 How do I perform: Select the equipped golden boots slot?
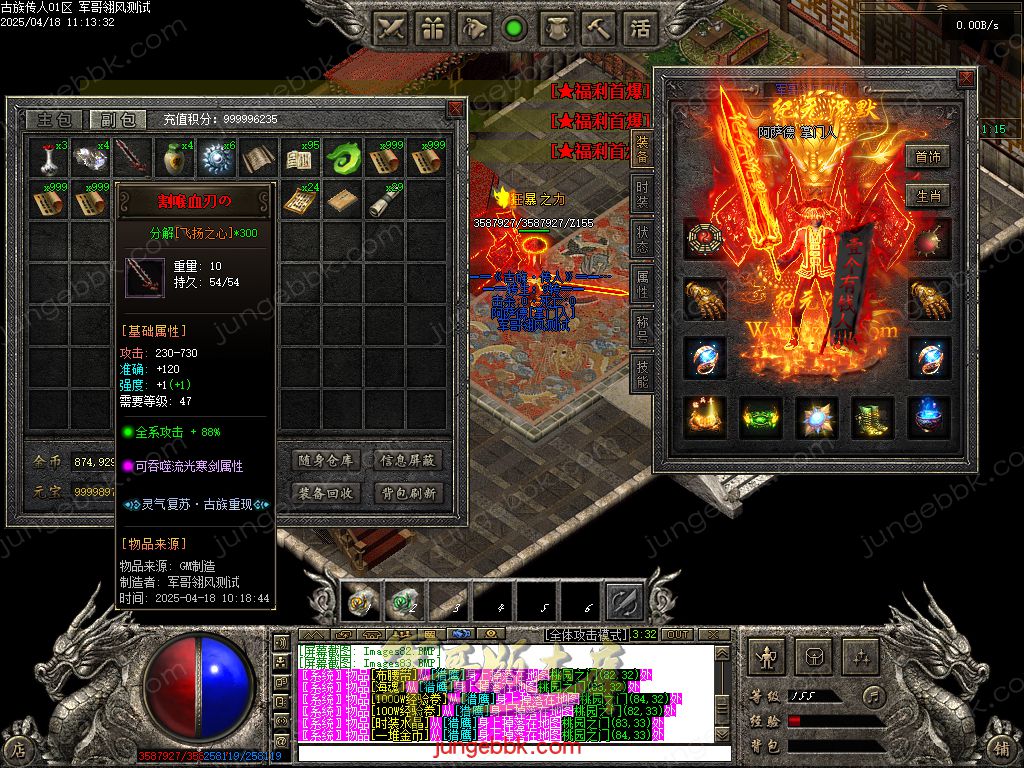tap(872, 417)
